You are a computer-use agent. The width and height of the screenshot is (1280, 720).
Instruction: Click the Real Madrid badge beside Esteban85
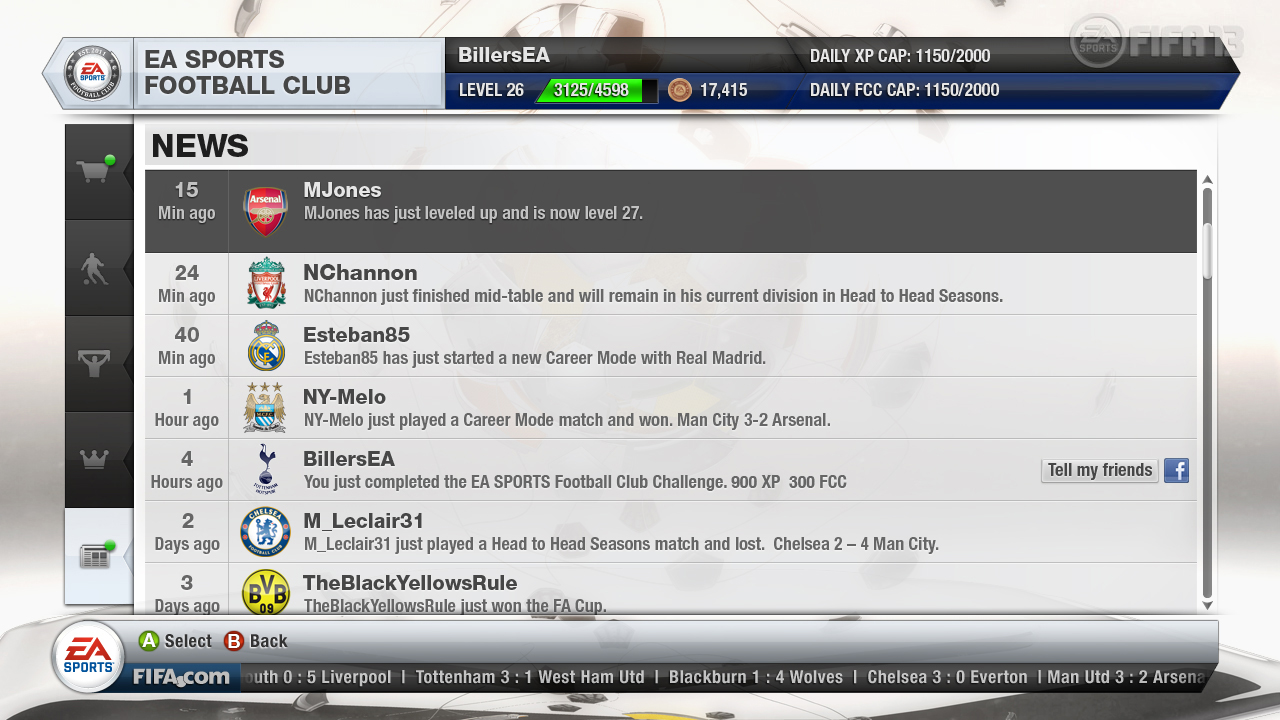pyautogui.click(x=265, y=345)
